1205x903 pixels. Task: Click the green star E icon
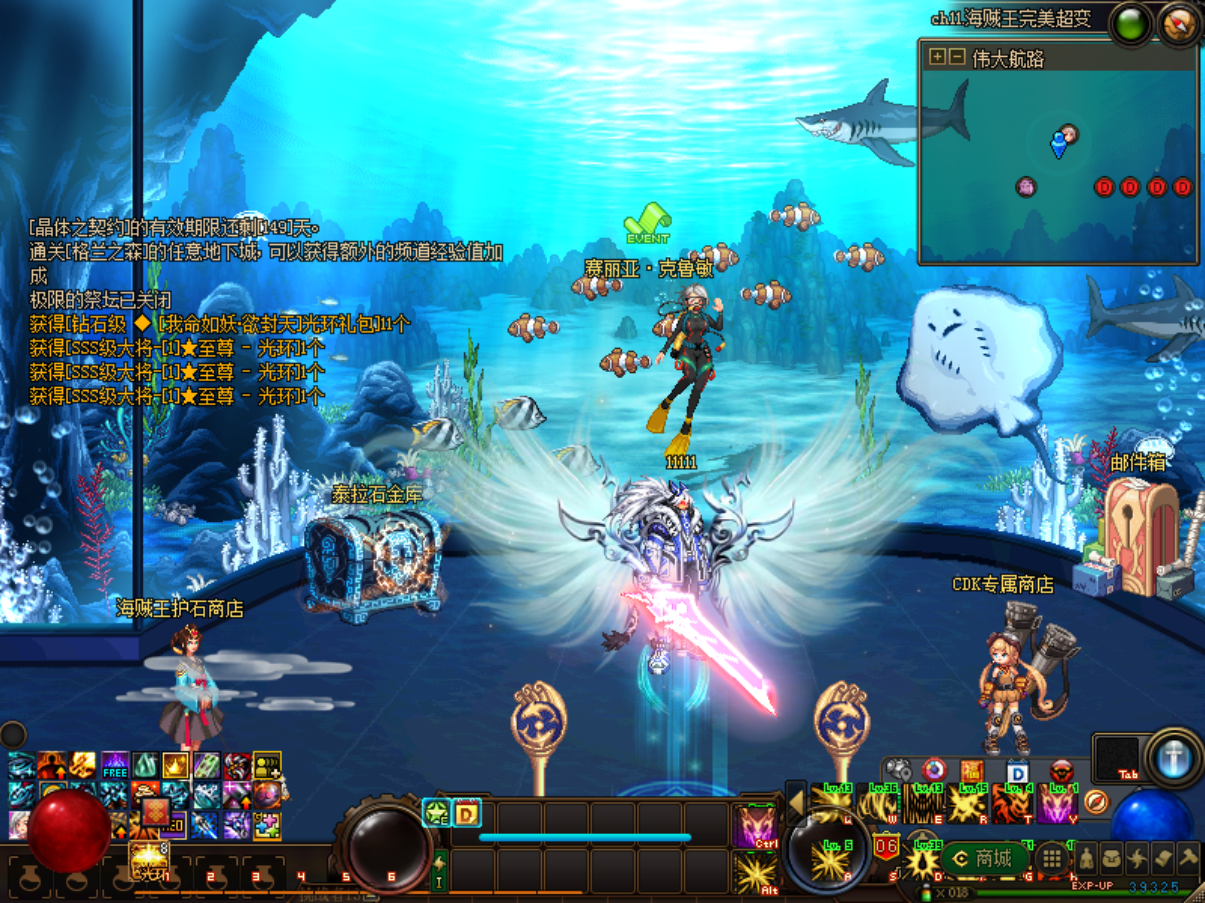(x=436, y=813)
